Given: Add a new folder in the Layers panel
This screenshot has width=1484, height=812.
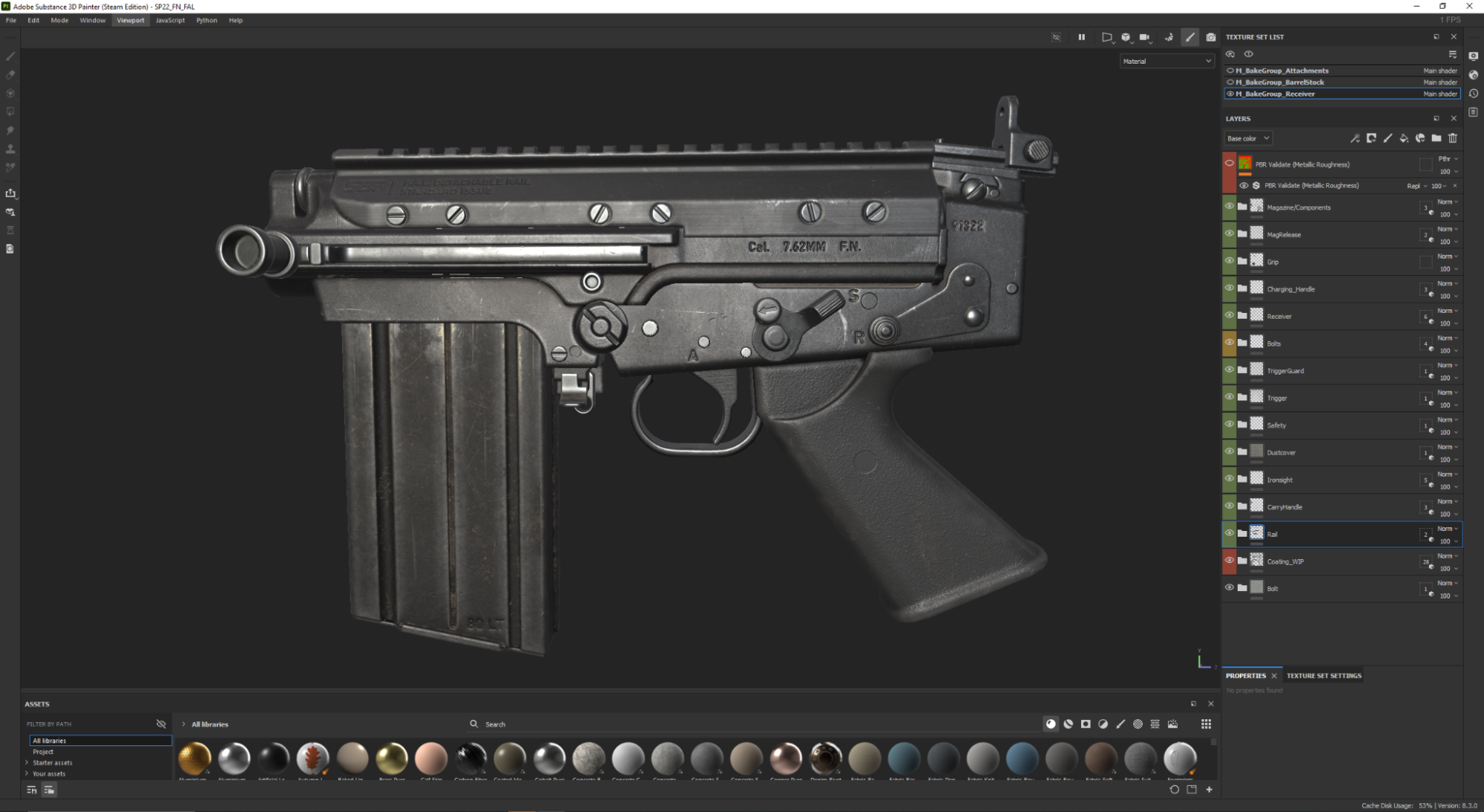Looking at the screenshot, I should pyautogui.click(x=1437, y=138).
